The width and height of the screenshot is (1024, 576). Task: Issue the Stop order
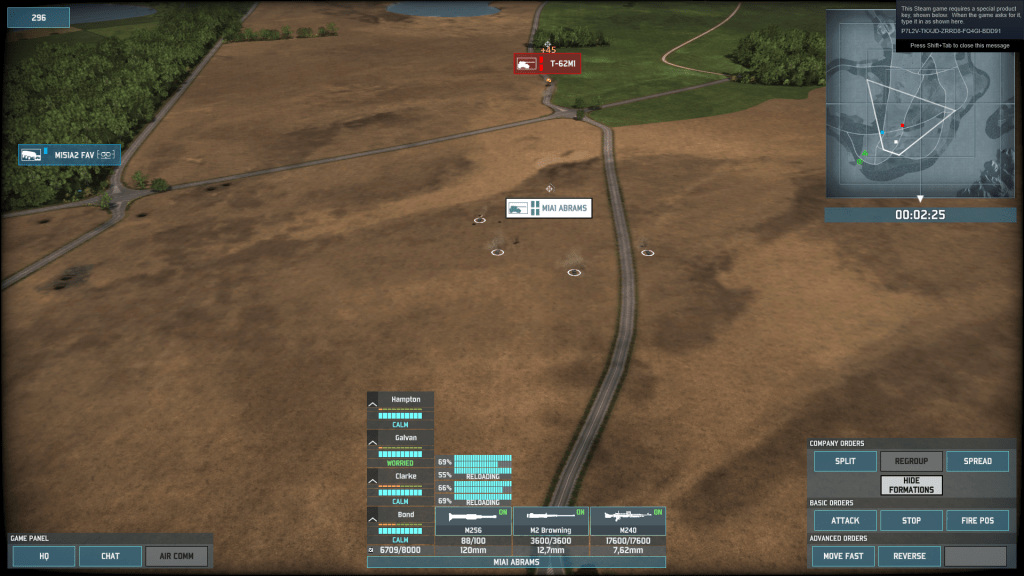911,521
